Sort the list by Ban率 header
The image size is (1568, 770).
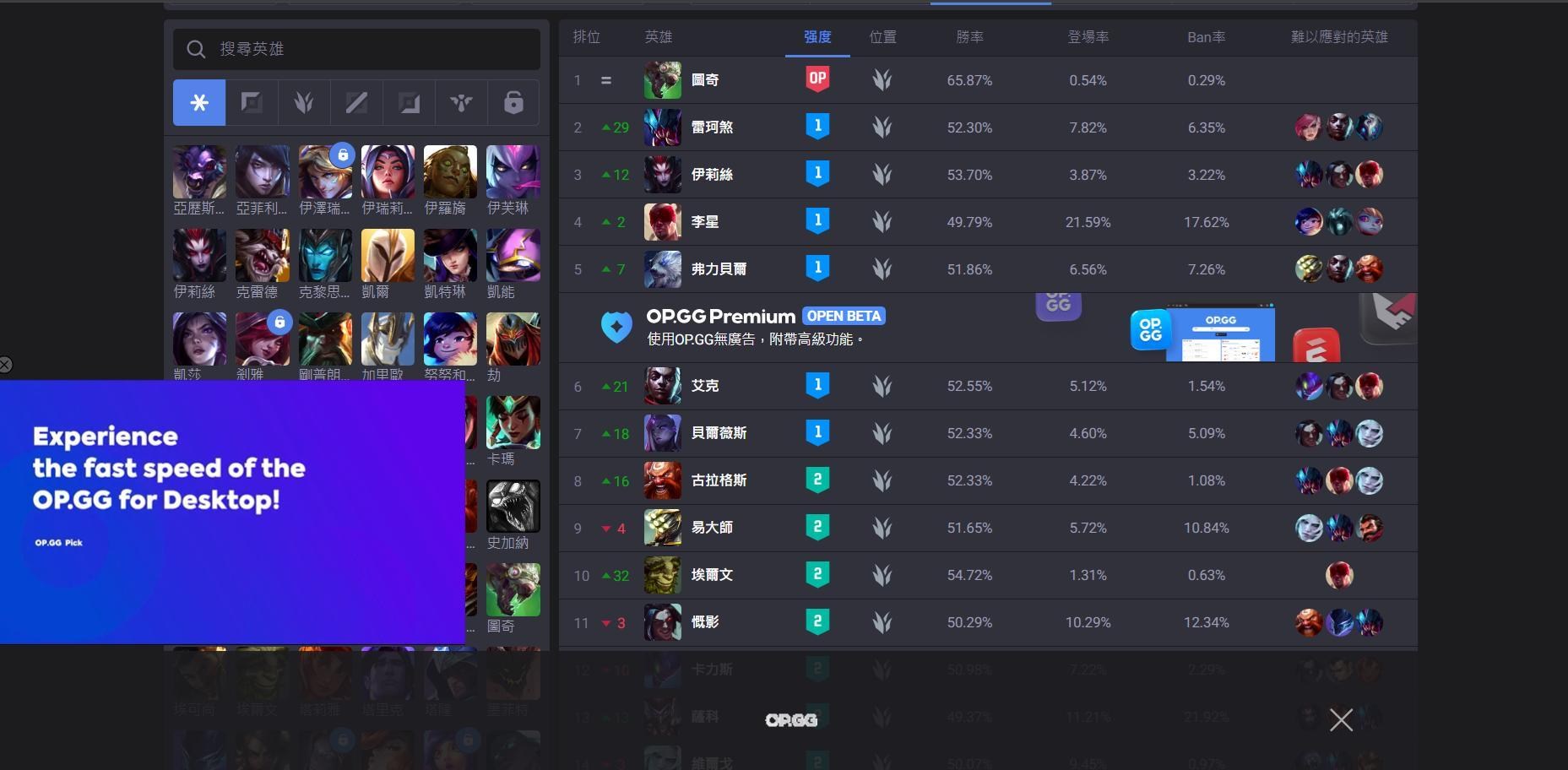pyautogui.click(x=1206, y=37)
